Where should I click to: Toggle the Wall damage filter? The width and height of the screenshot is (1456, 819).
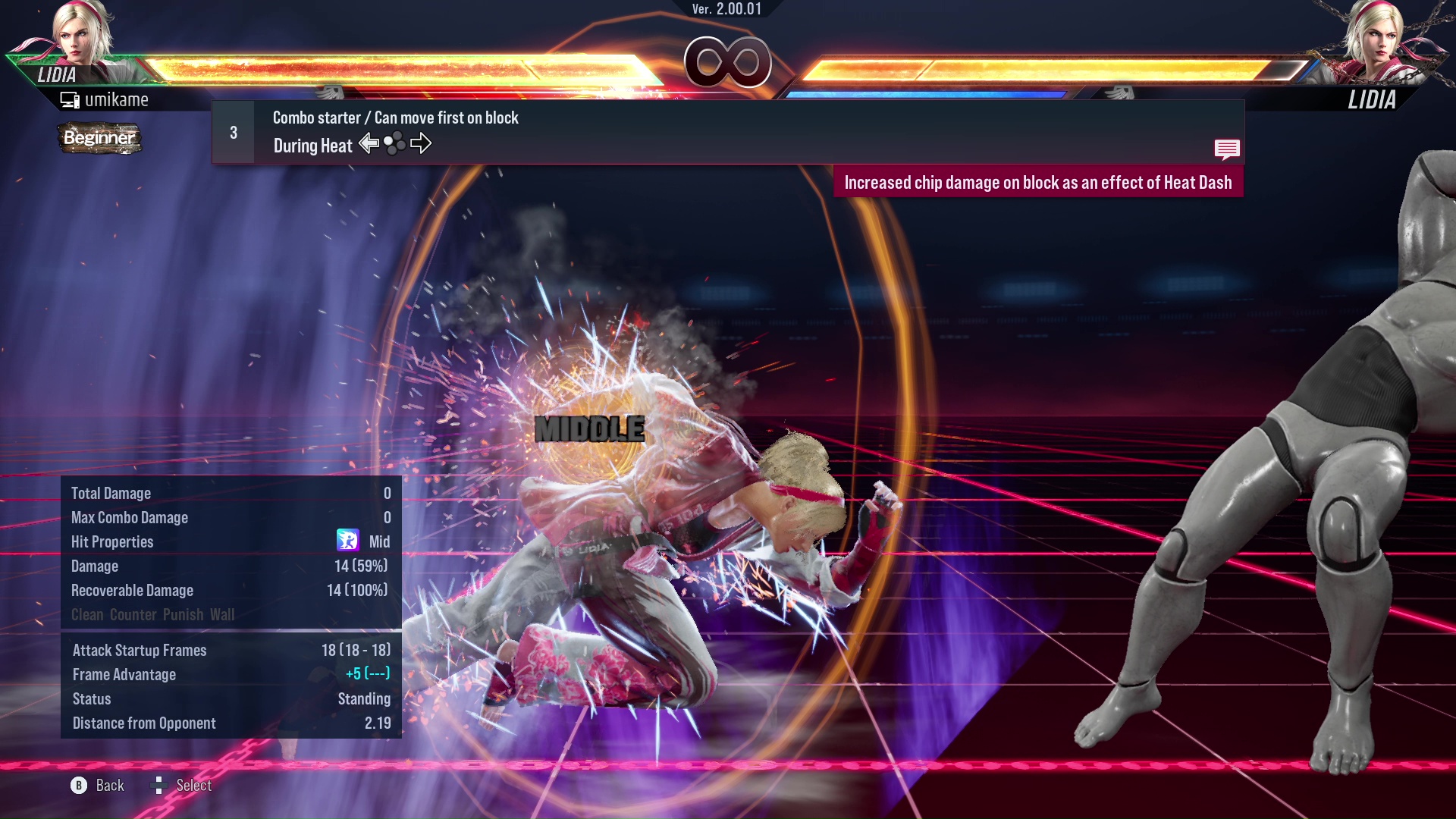tap(222, 615)
